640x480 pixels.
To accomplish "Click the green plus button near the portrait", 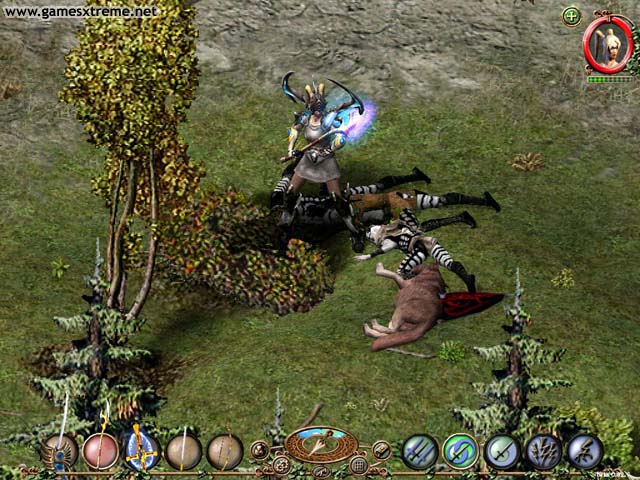I will pyautogui.click(x=571, y=16).
